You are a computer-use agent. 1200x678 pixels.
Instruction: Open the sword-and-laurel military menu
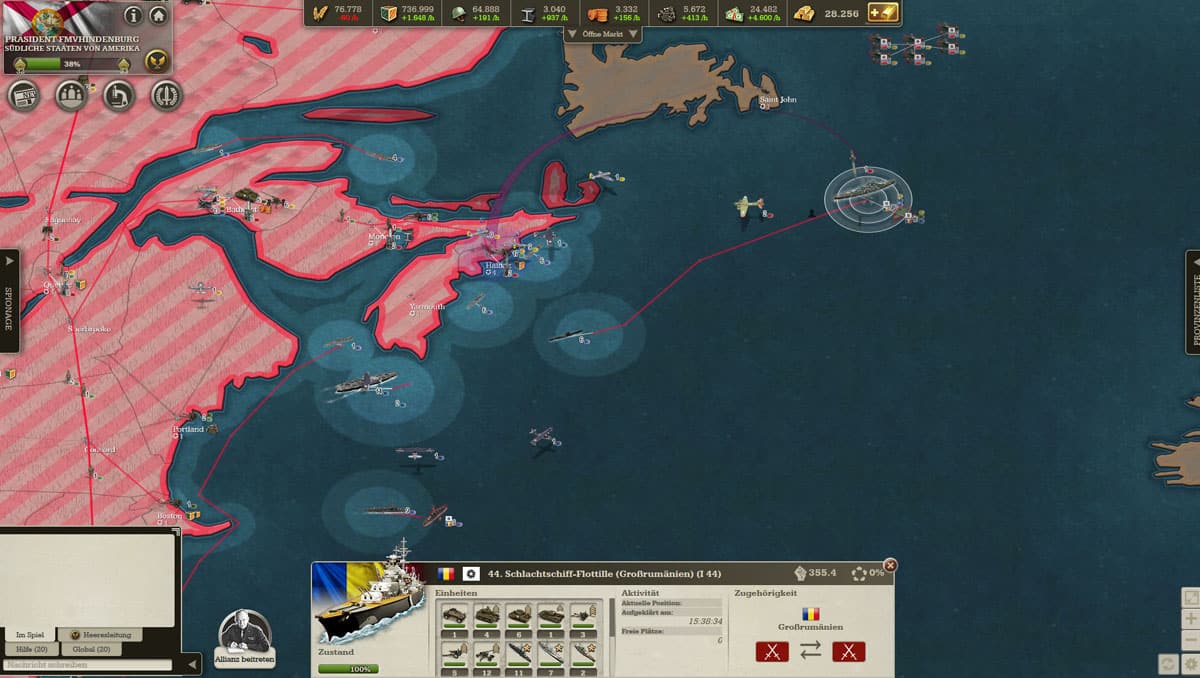(166, 96)
